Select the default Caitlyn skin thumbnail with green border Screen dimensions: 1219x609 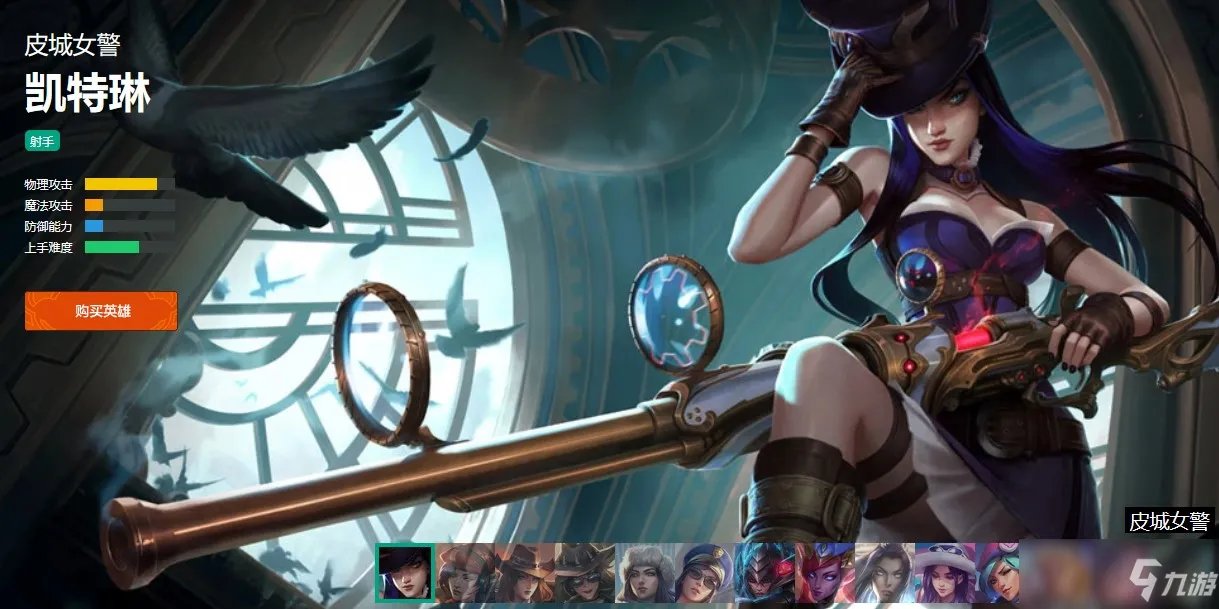[404, 572]
